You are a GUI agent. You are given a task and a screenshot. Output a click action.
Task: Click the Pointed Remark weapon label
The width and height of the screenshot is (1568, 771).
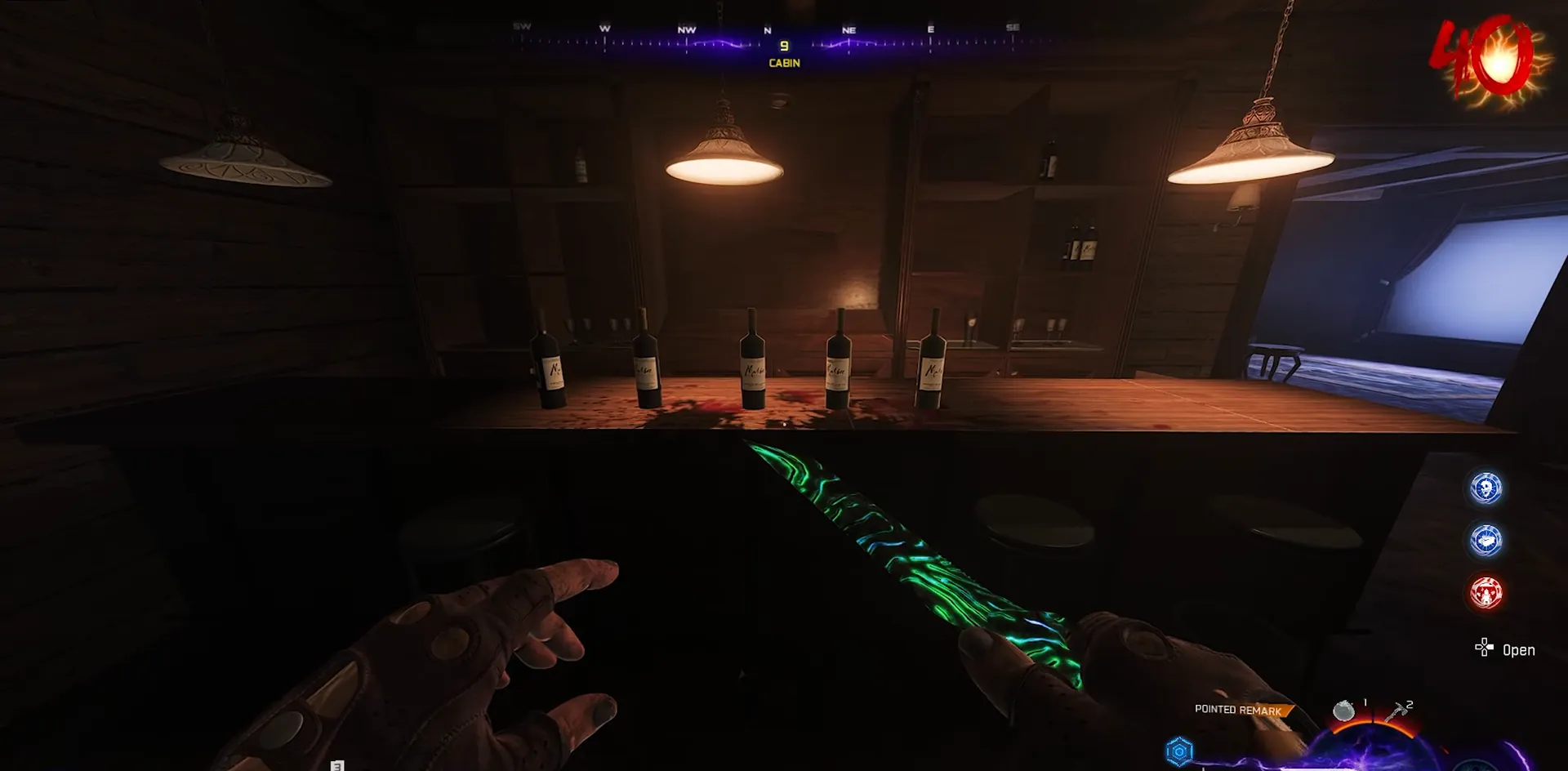click(1238, 710)
